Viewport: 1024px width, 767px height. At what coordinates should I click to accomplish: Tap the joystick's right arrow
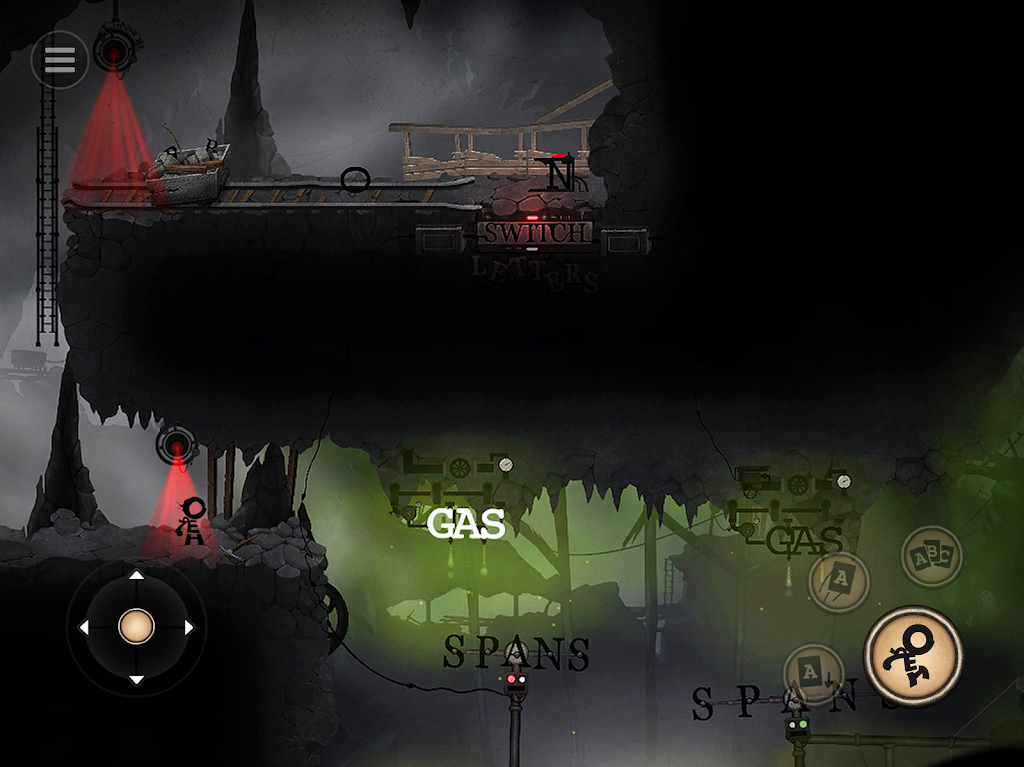pos(189,627)
